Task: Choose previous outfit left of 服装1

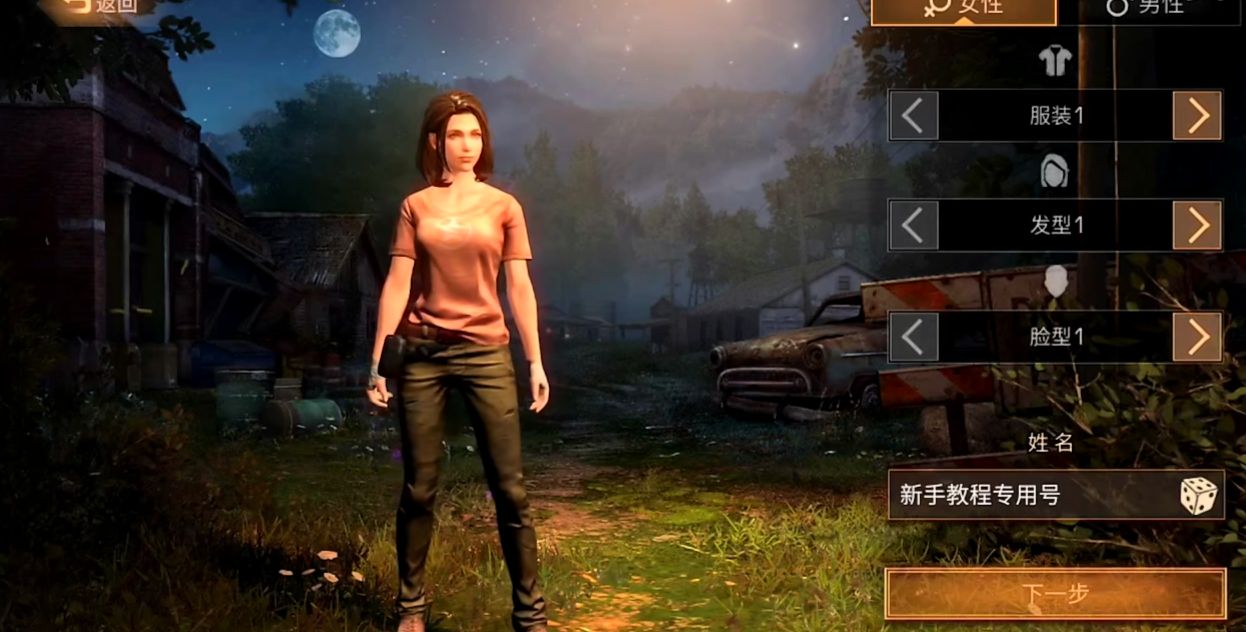Action: (x=913, y=116)
